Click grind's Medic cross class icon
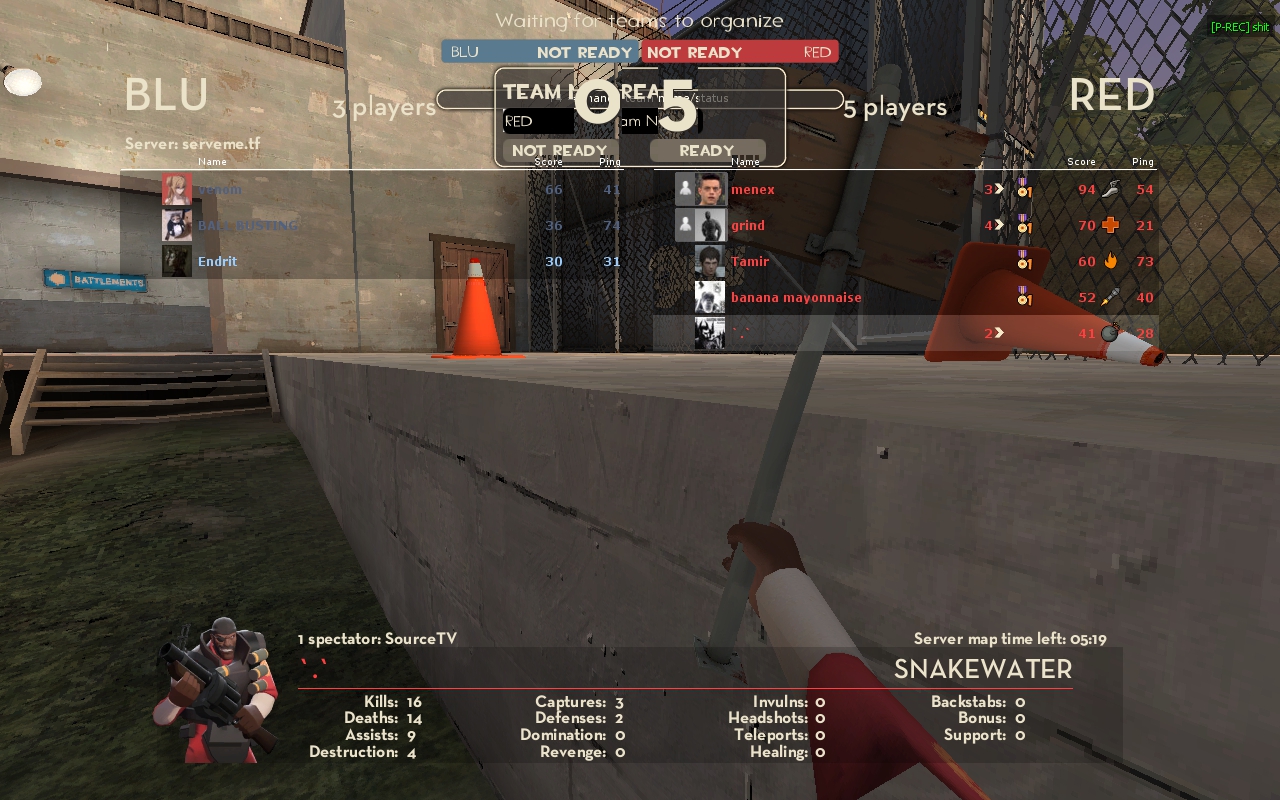This screenshot has width=1280, height=800. [1110, 225]
